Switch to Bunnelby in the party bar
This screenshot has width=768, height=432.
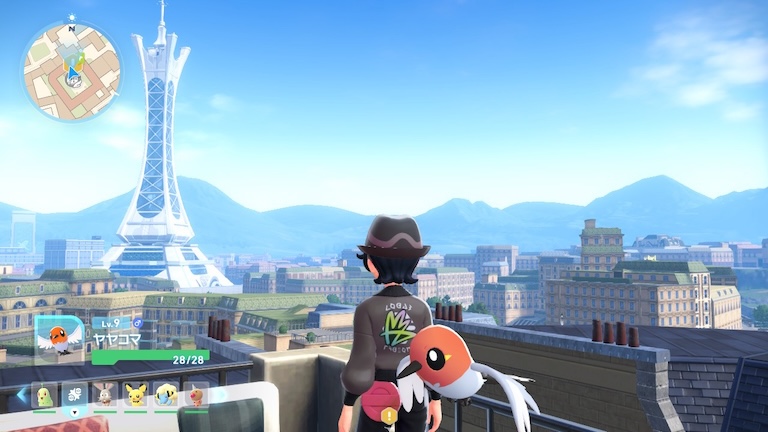point(105,396)
